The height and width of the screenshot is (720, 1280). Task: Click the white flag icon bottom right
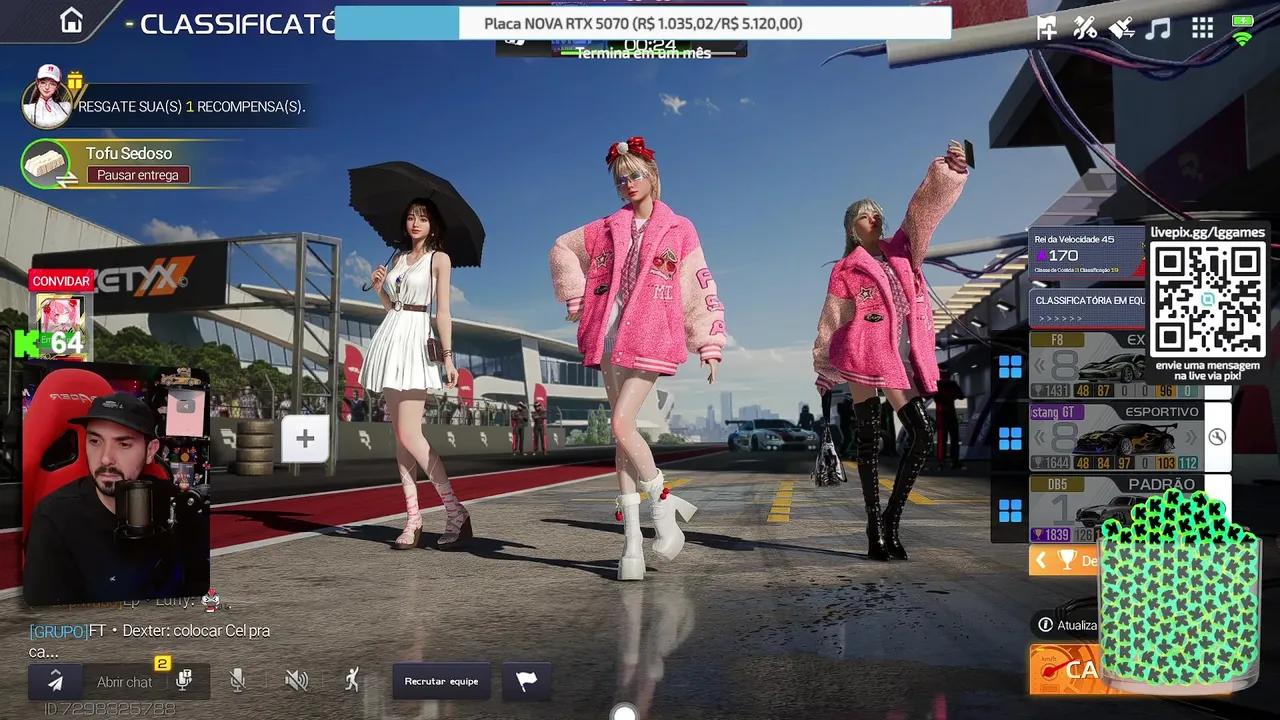pos(527,681)
